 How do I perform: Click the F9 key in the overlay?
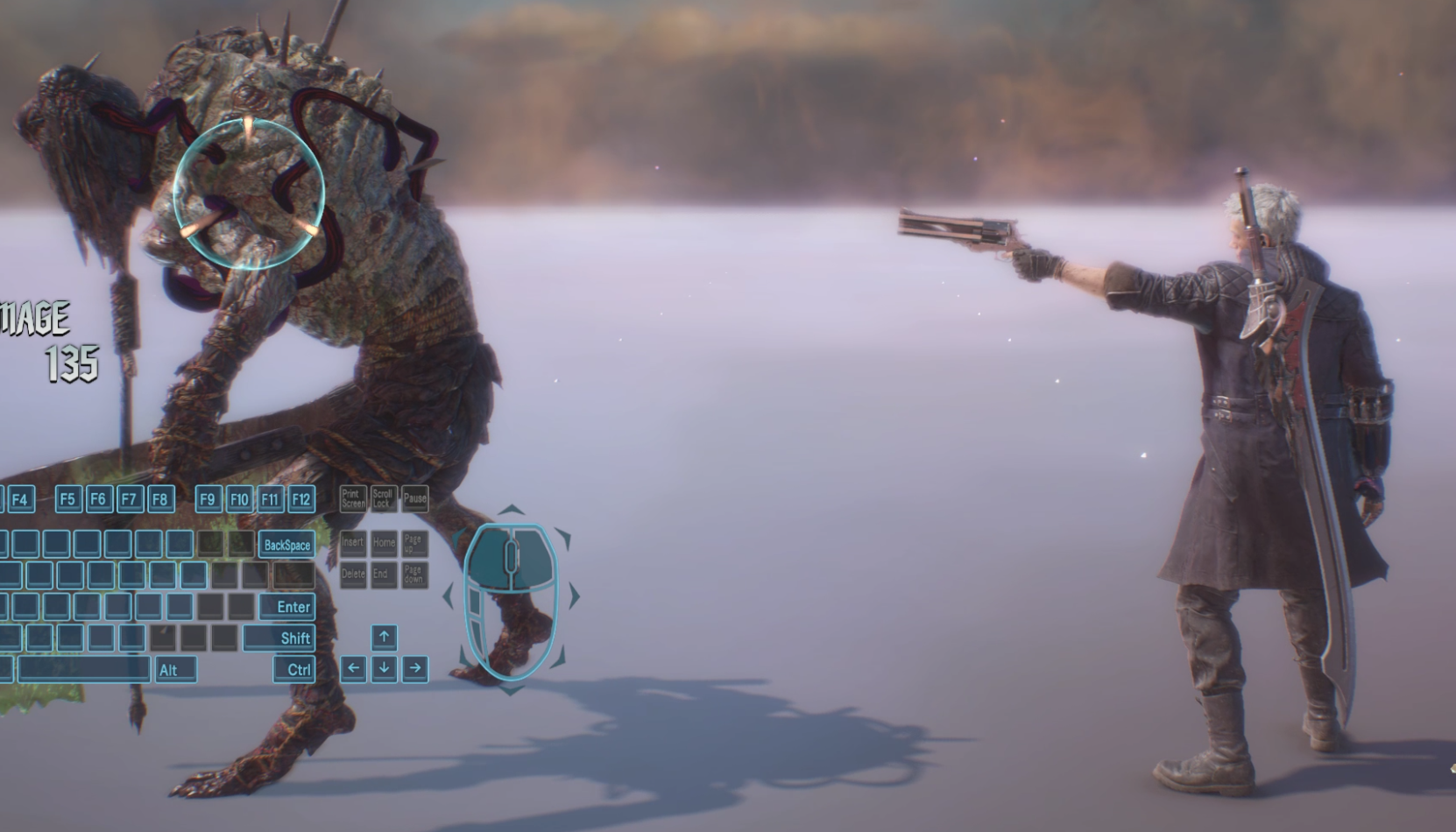208,499
